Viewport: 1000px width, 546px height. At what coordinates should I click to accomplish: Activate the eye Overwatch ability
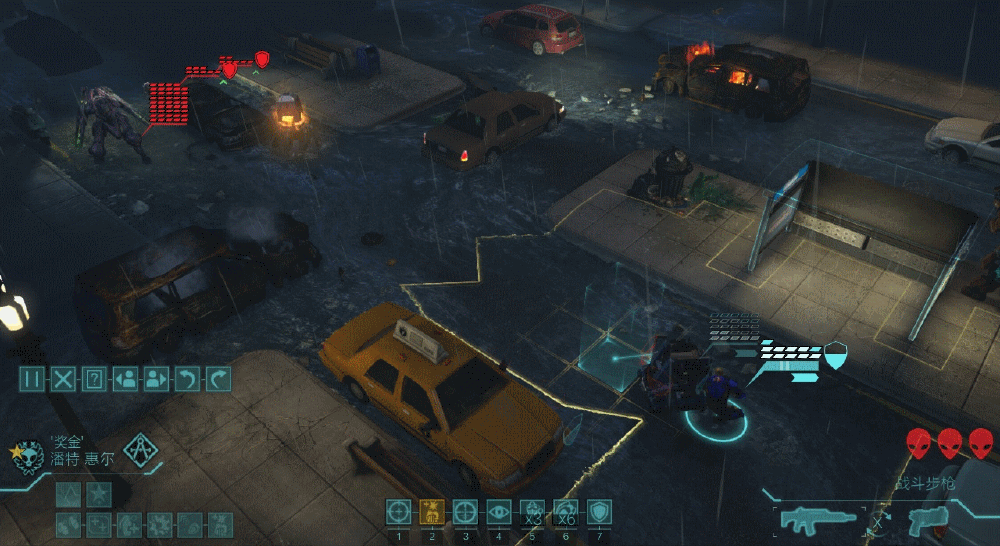[x=498, y=511]
